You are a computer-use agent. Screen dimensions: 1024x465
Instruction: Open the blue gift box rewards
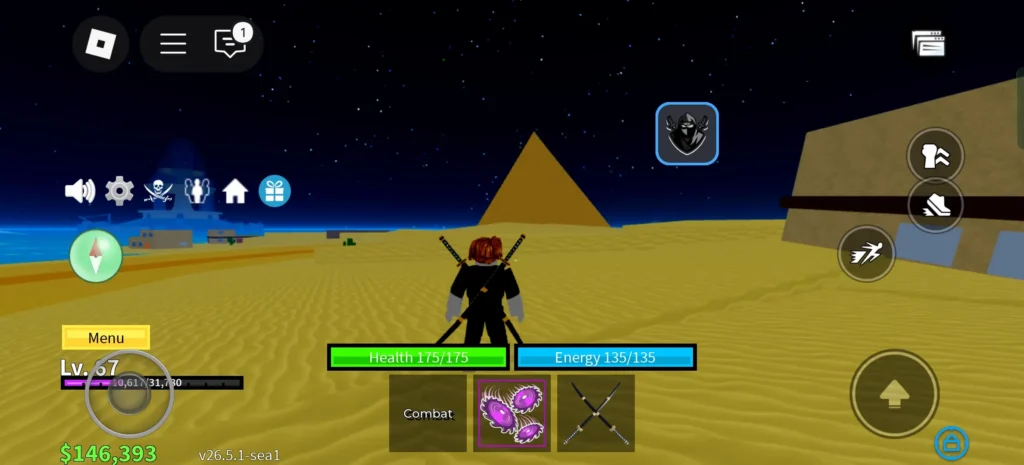[275, 190]
